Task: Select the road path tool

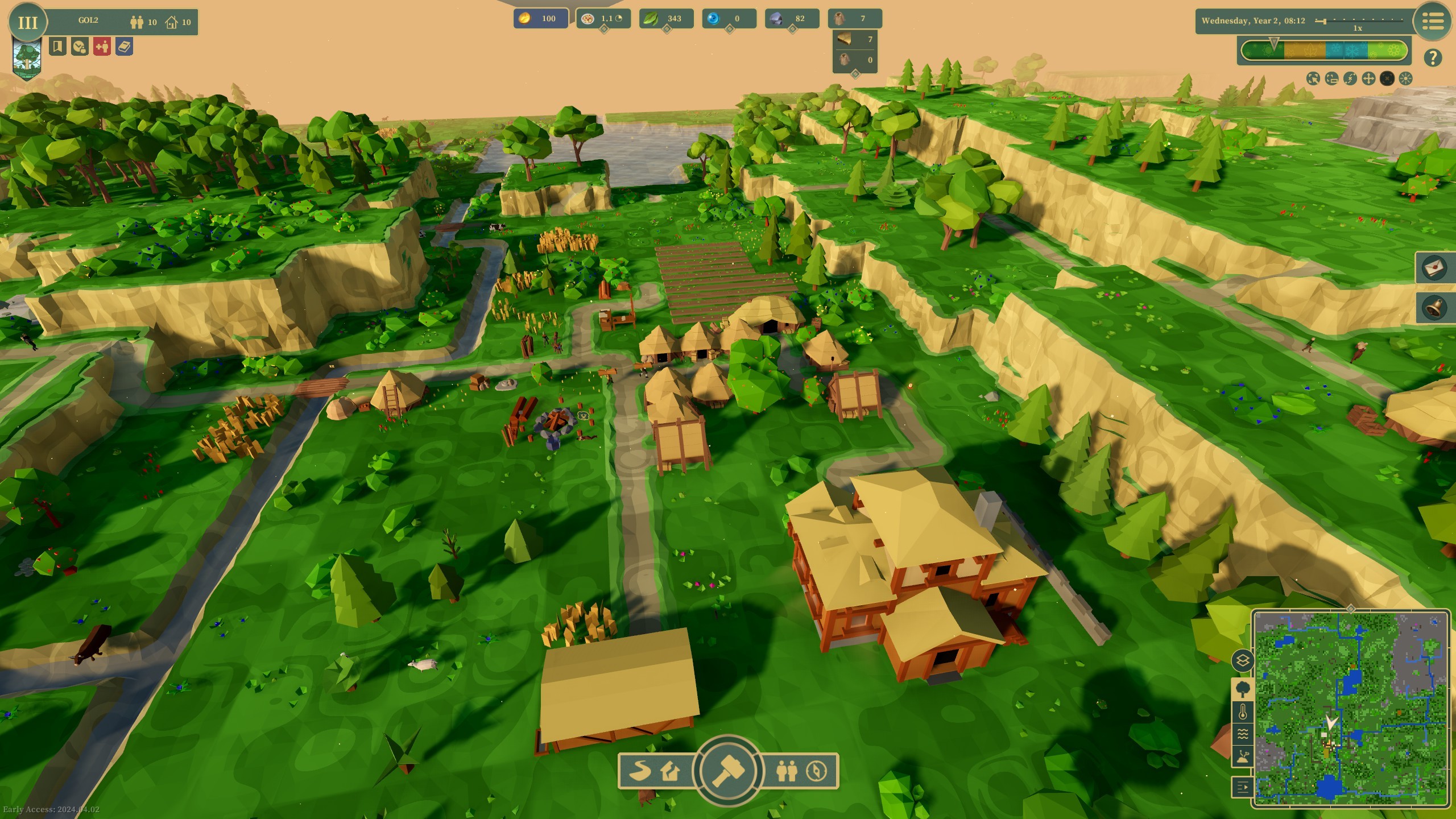Action: [640, 771]
